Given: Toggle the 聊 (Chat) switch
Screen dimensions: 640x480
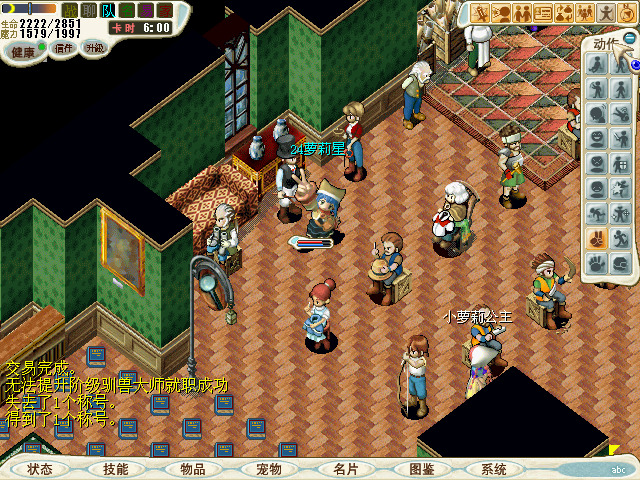Looking at the screenshot, I should (89, 10).
